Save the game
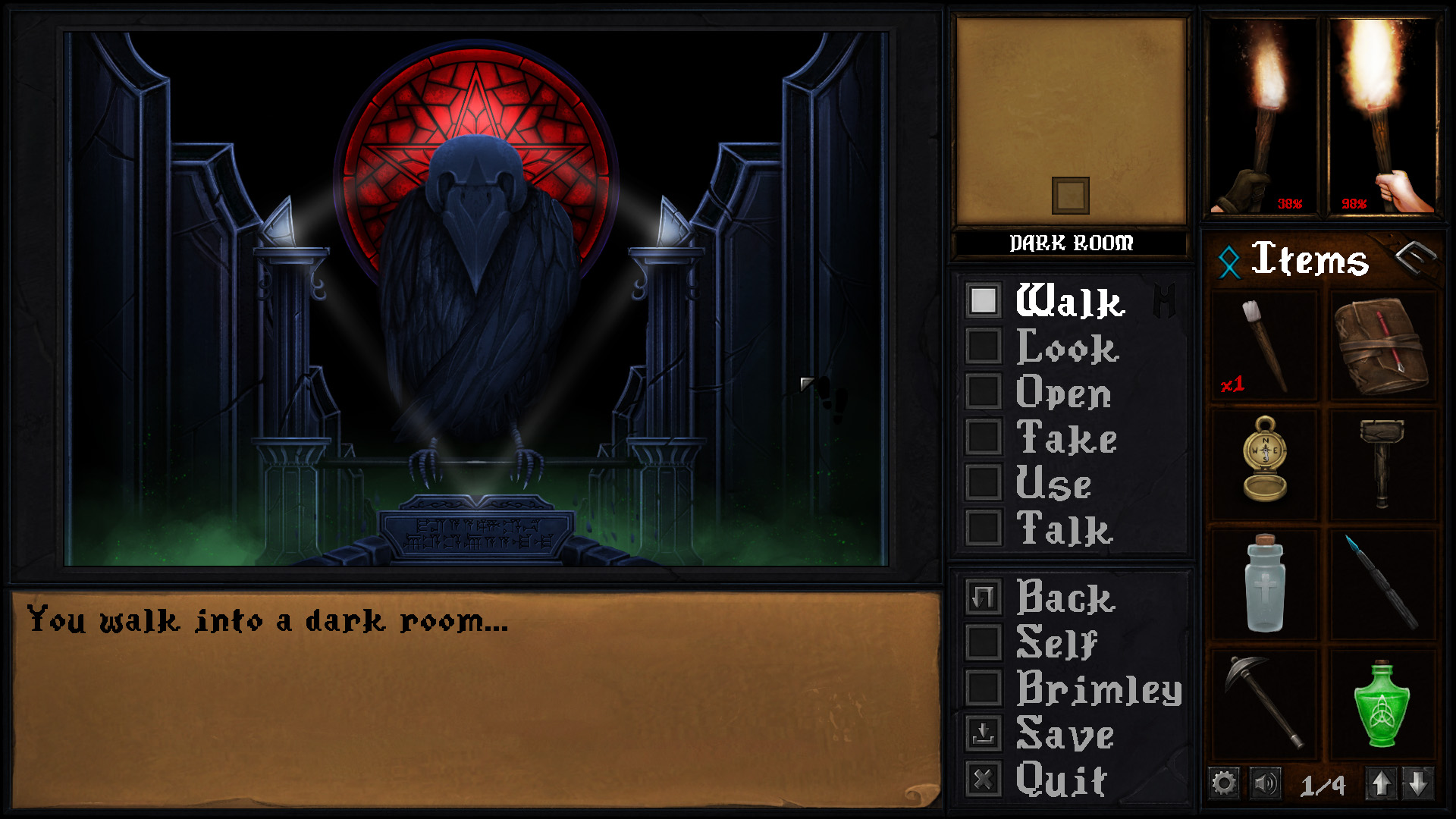1456x819 pixels. pyautogui.click(x=984, y=733)
